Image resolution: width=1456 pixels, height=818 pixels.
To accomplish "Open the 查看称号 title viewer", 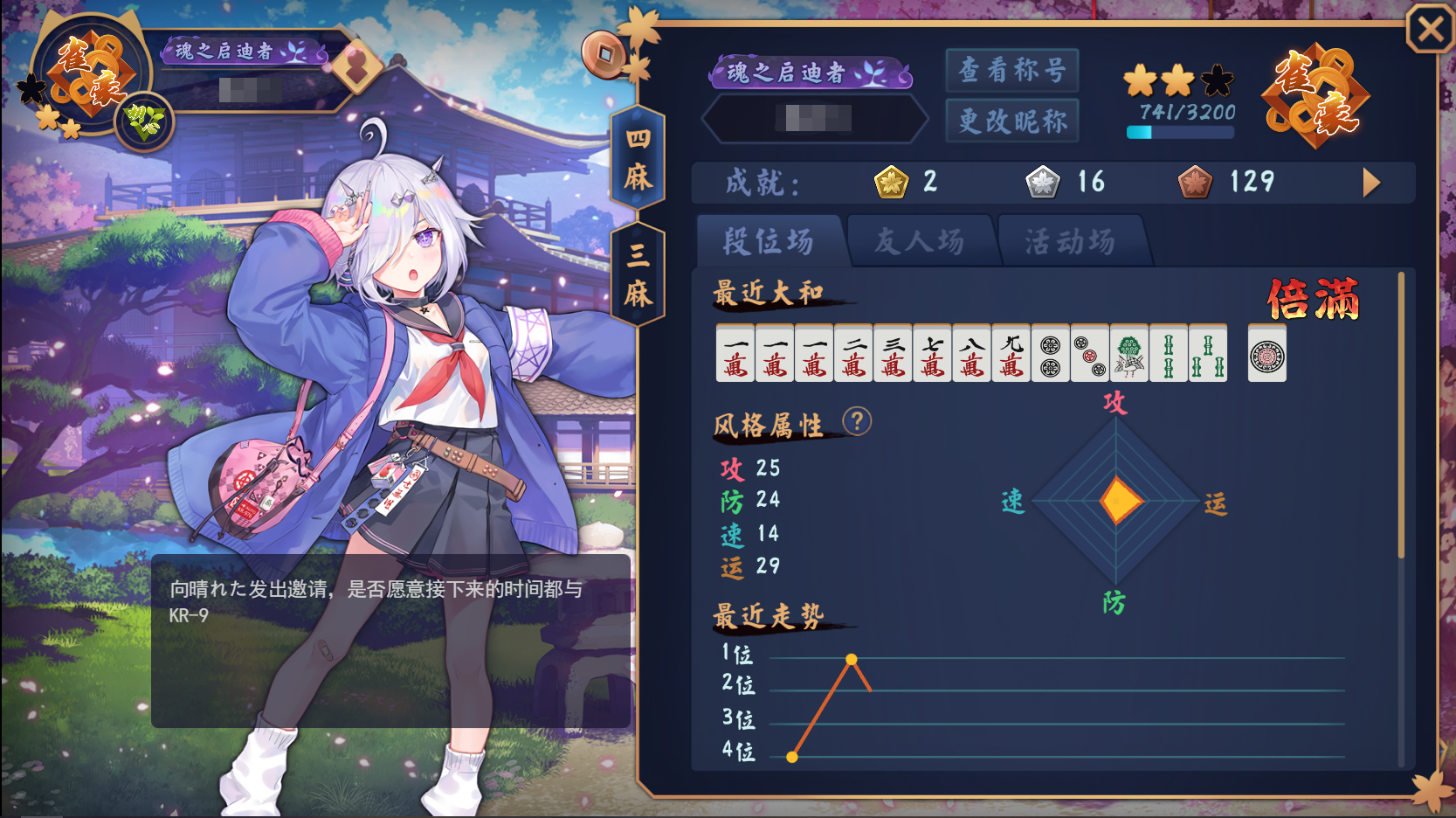I will click(1012, 71).
